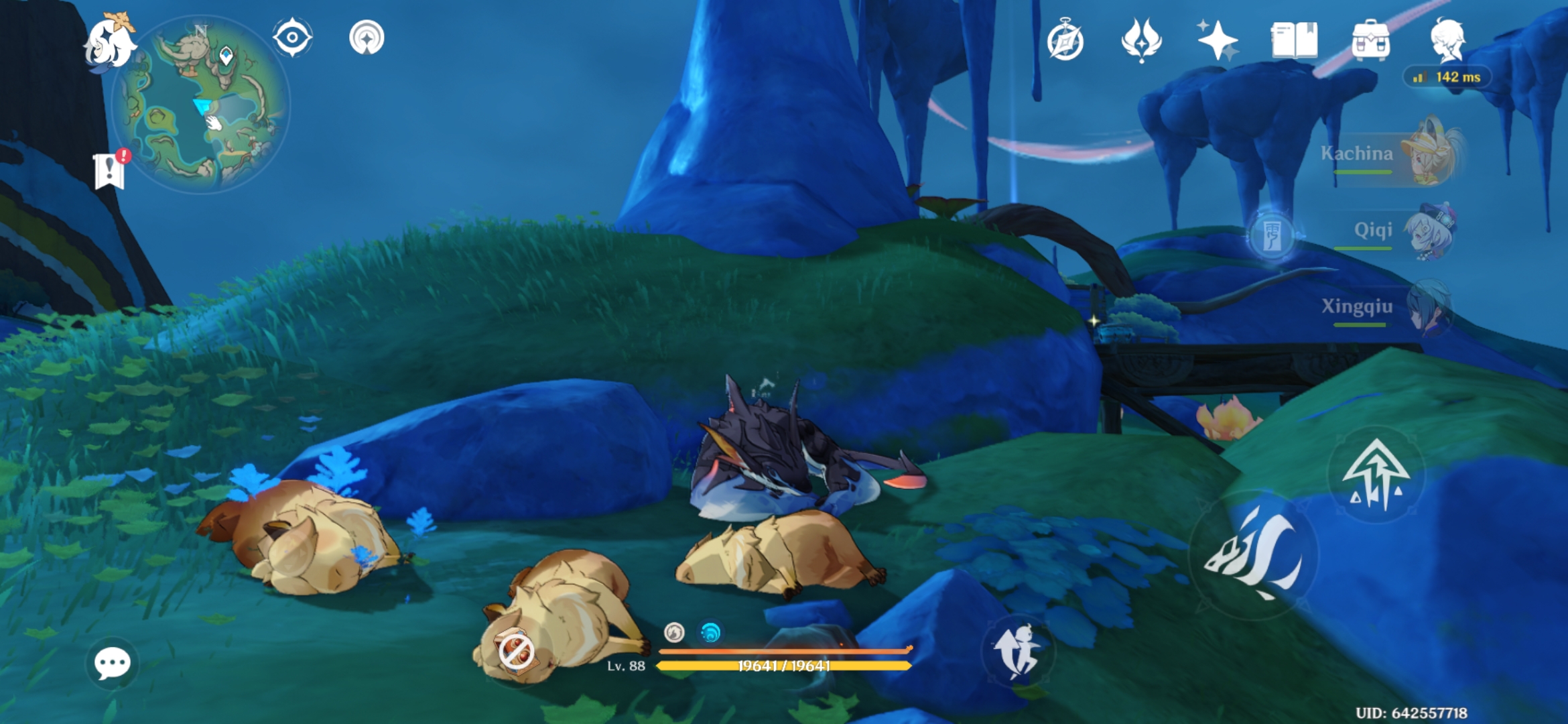The height and width of the screenshot is (724, 1568).
Task: Open the in-game chat bubble
Action: pyautogui.click(x=113, y=664)
